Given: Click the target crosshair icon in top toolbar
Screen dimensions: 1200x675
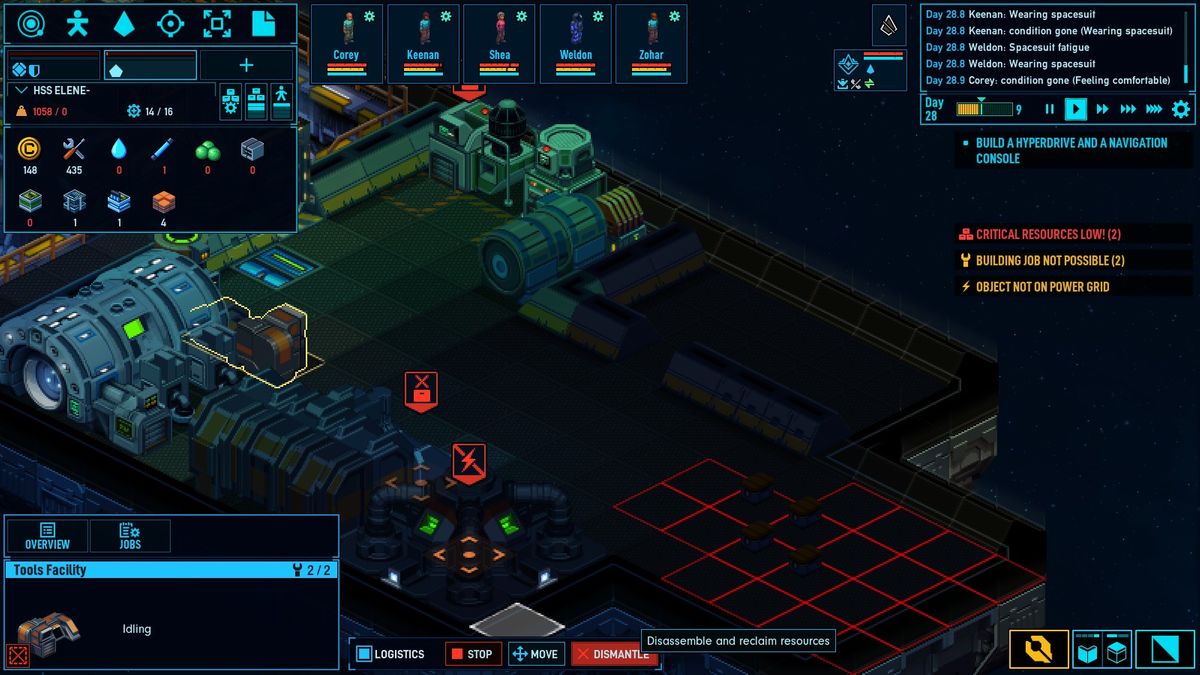Looking at the screenshot, I should (x=171, y=24).
